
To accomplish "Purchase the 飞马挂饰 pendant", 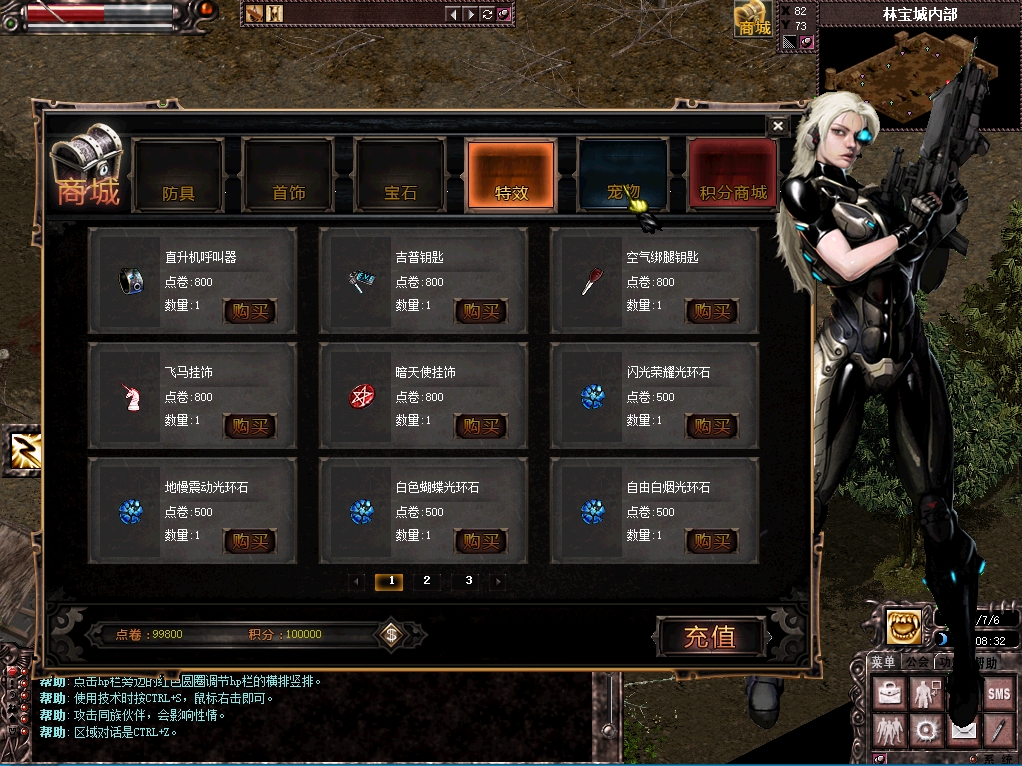I will point(249,426).
